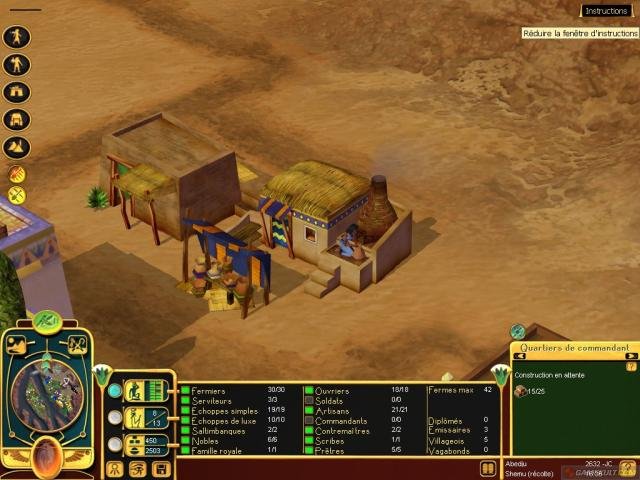Click the floppy disk save button
The image size is (640, 480).
click(161, 468)
